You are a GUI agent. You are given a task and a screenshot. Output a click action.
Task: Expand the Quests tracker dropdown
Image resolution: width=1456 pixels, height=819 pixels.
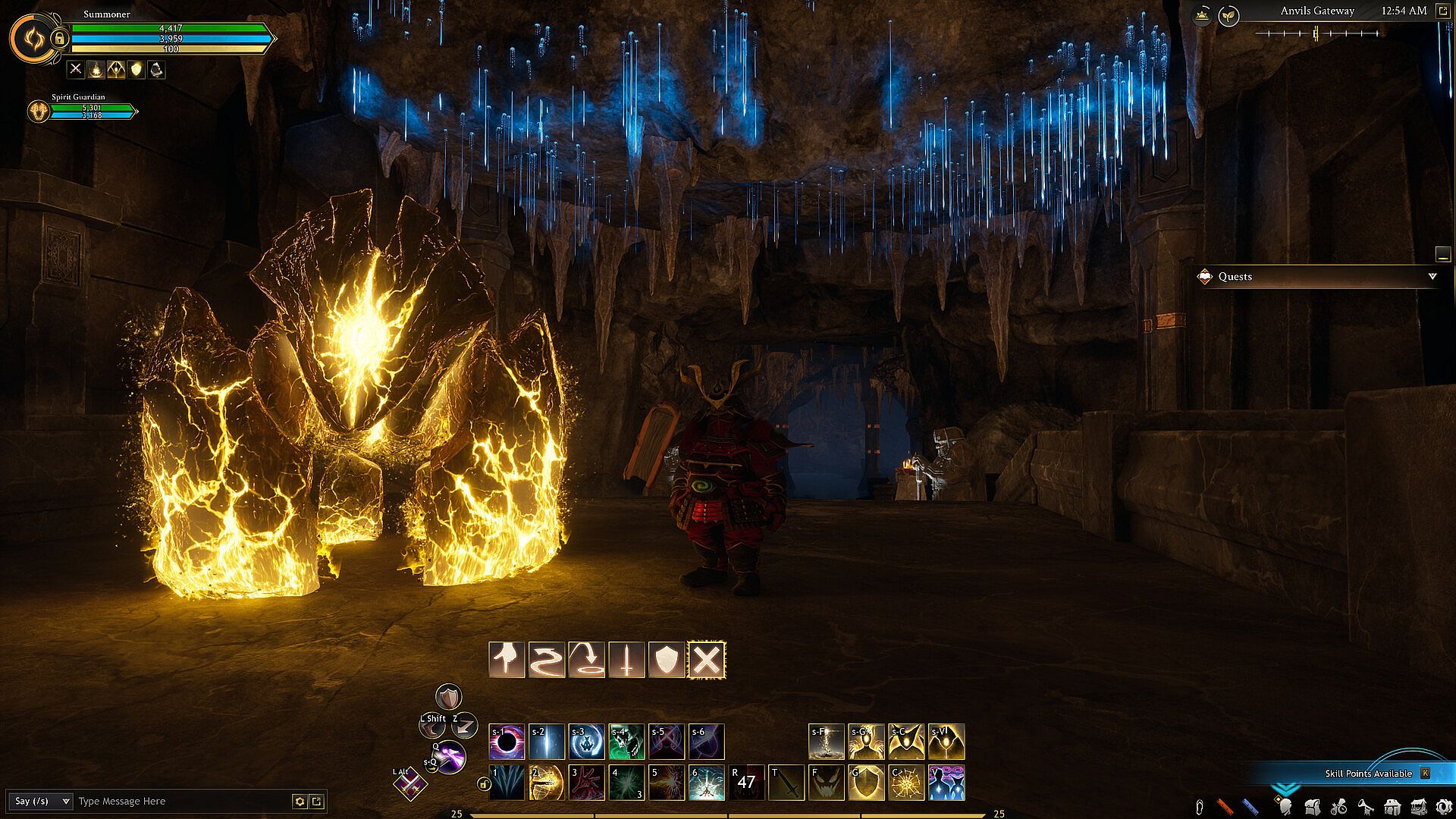tap(1432, 277)
